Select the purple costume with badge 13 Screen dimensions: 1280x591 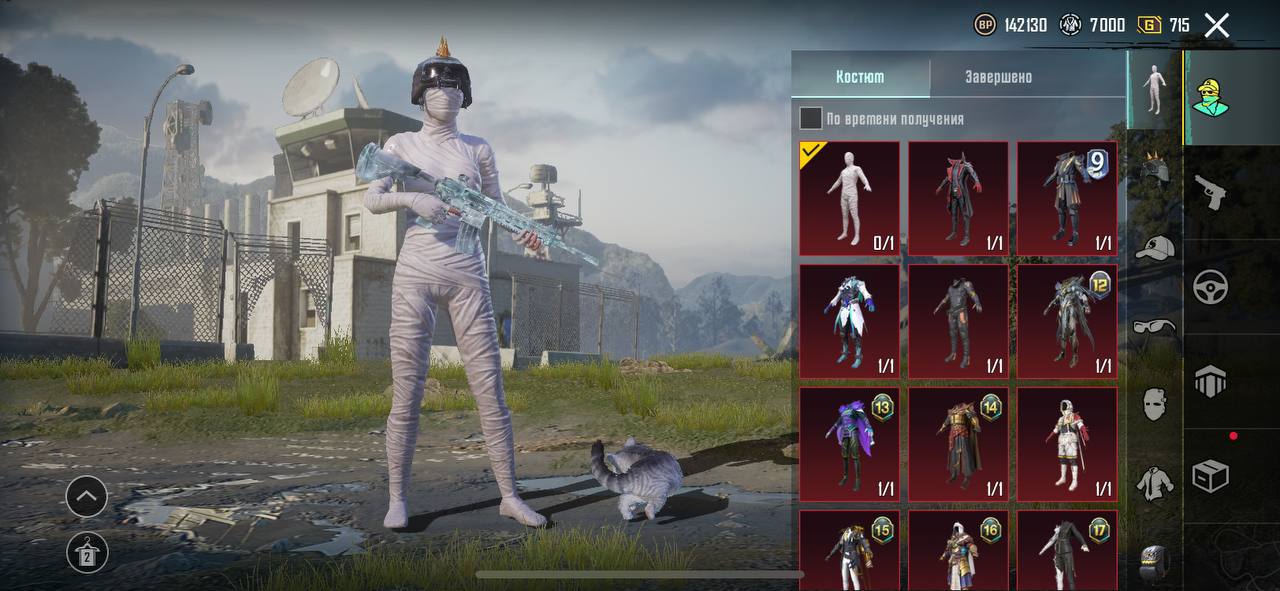click(x=849, y=444)
